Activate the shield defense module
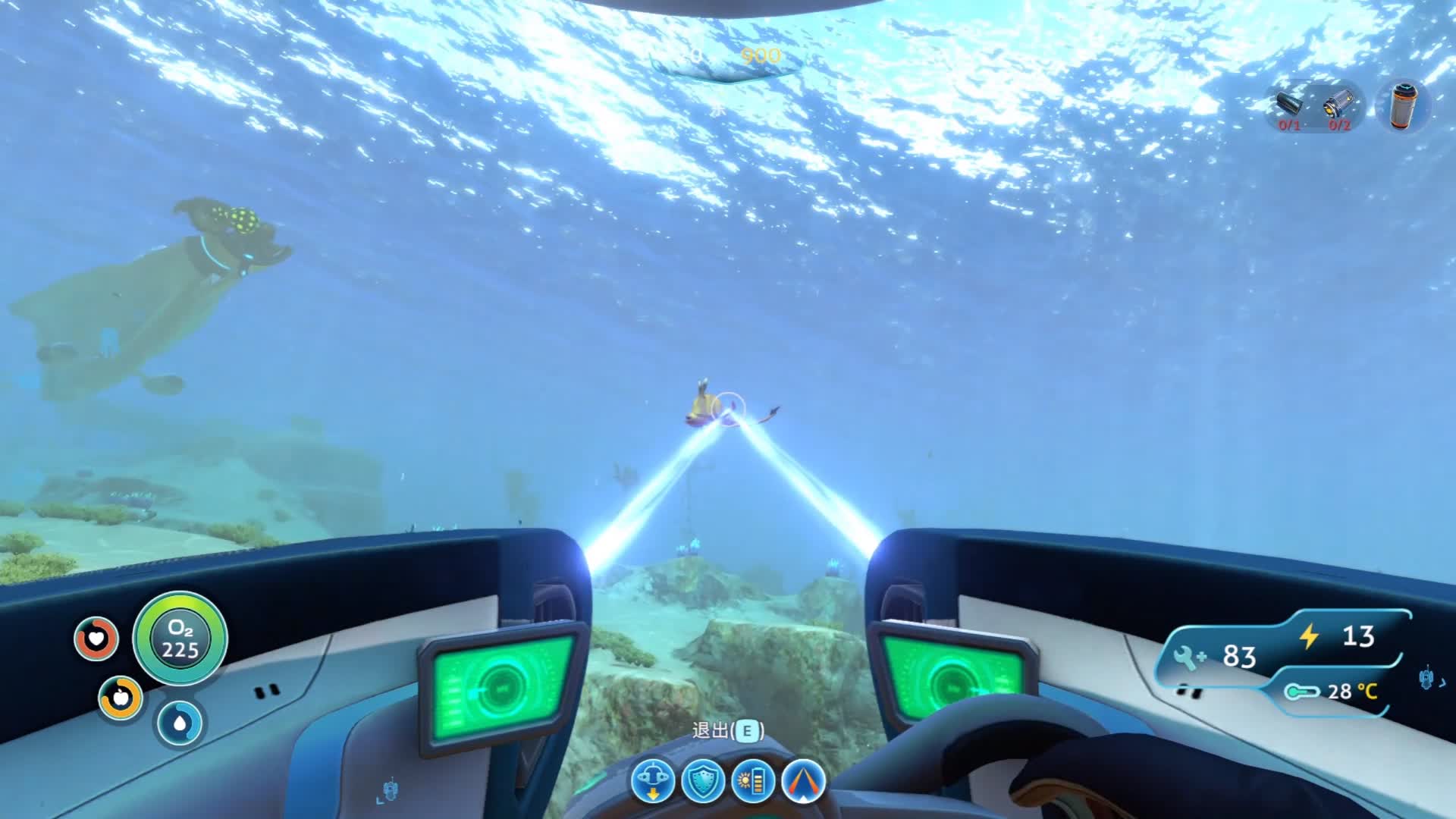Screen dimensions: 1456x819 pyautogui.click(x=703, y=780)
